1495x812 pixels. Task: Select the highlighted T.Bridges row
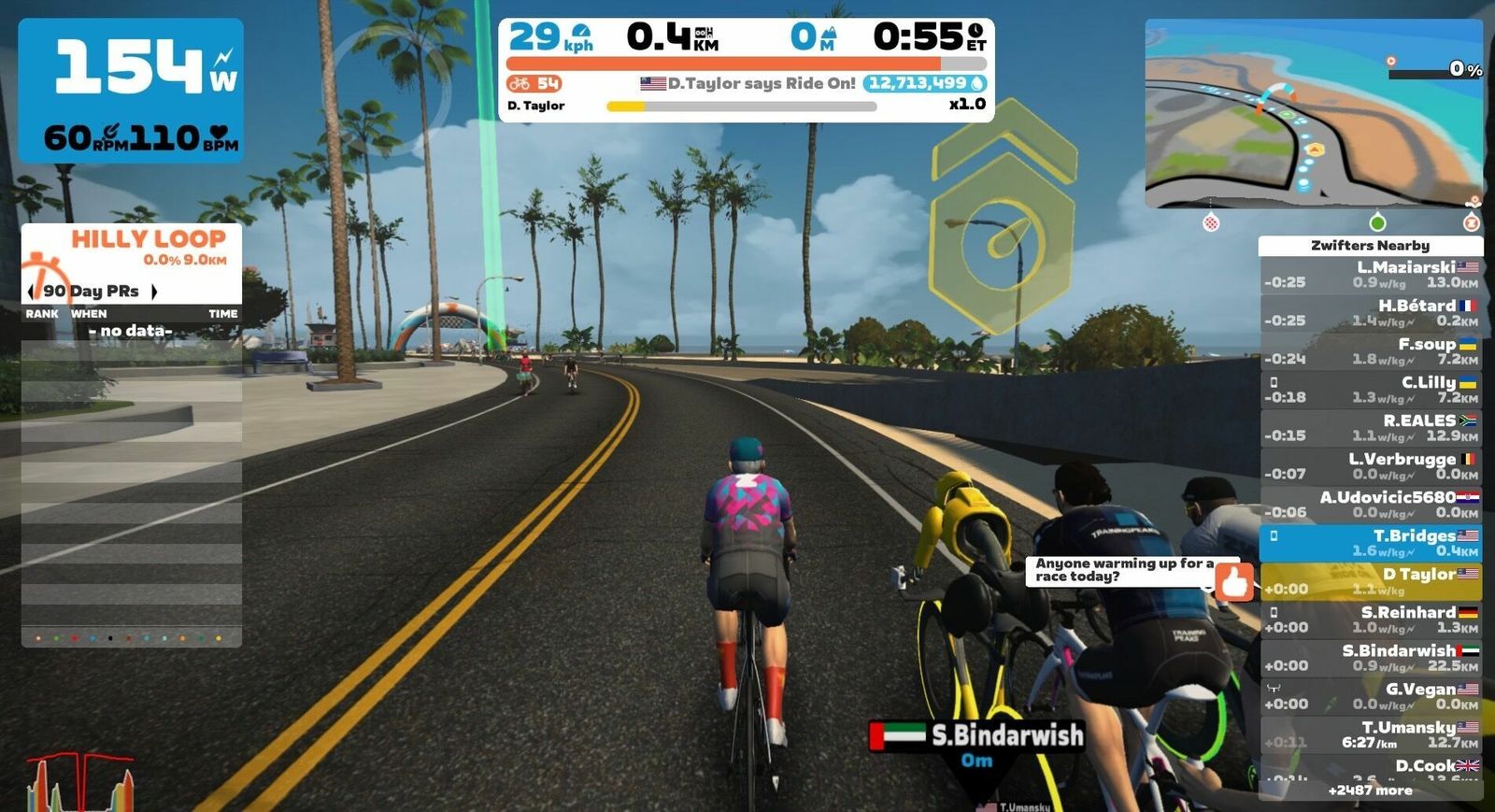1371,543
